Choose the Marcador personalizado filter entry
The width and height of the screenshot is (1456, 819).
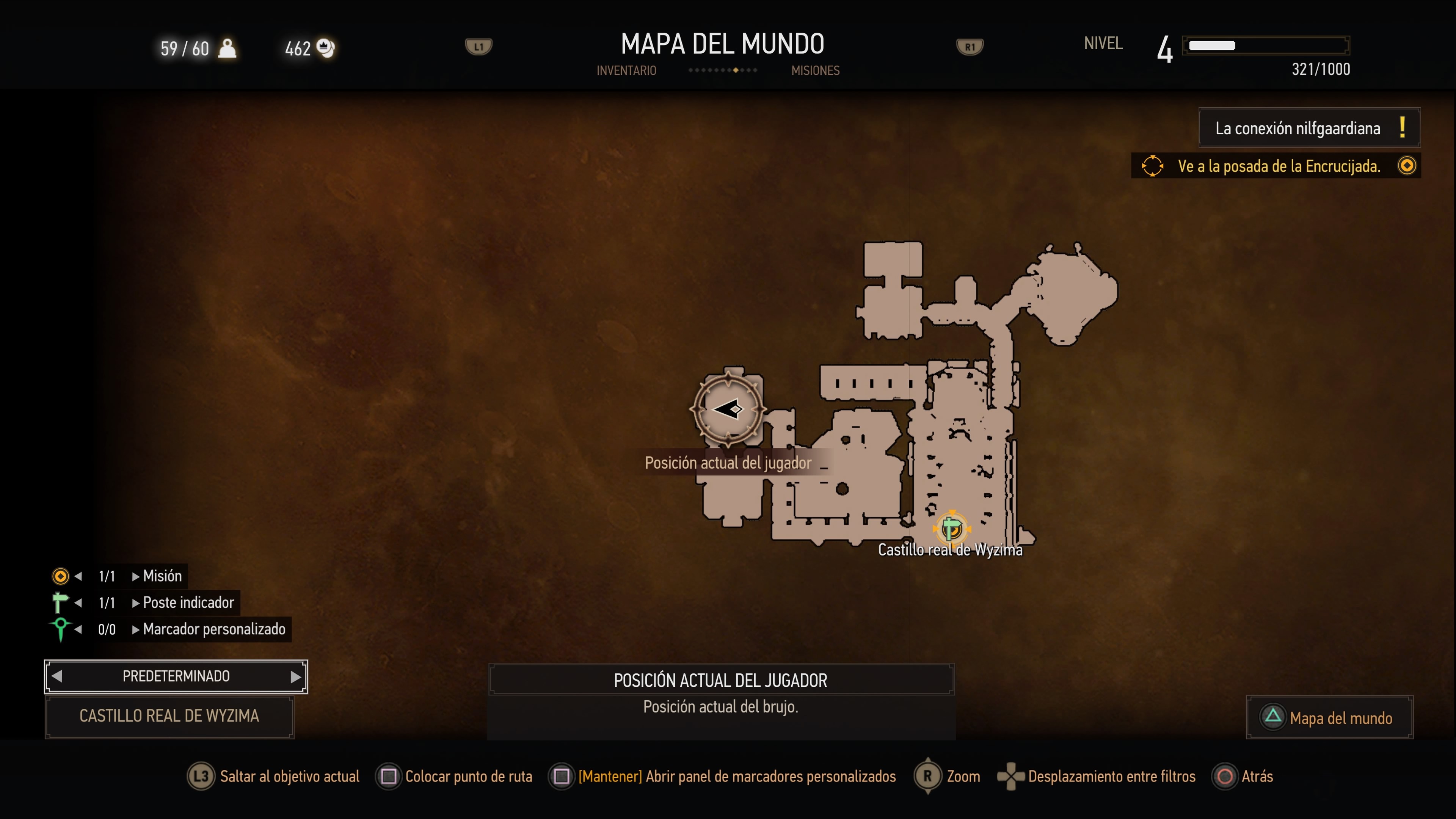click(213, 629)
